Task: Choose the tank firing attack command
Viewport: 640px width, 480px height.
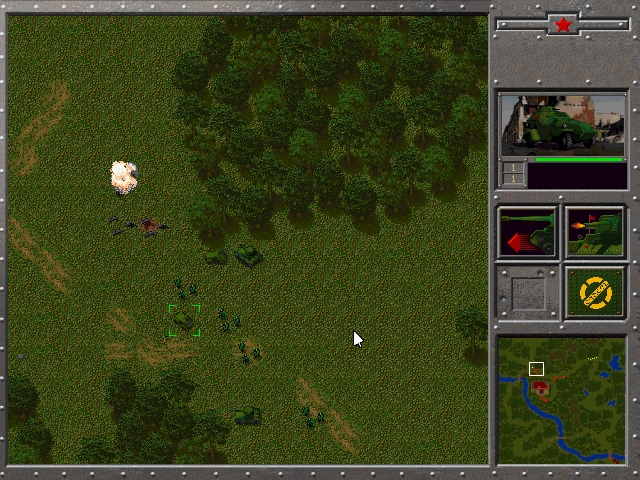Action: [595, 233]
